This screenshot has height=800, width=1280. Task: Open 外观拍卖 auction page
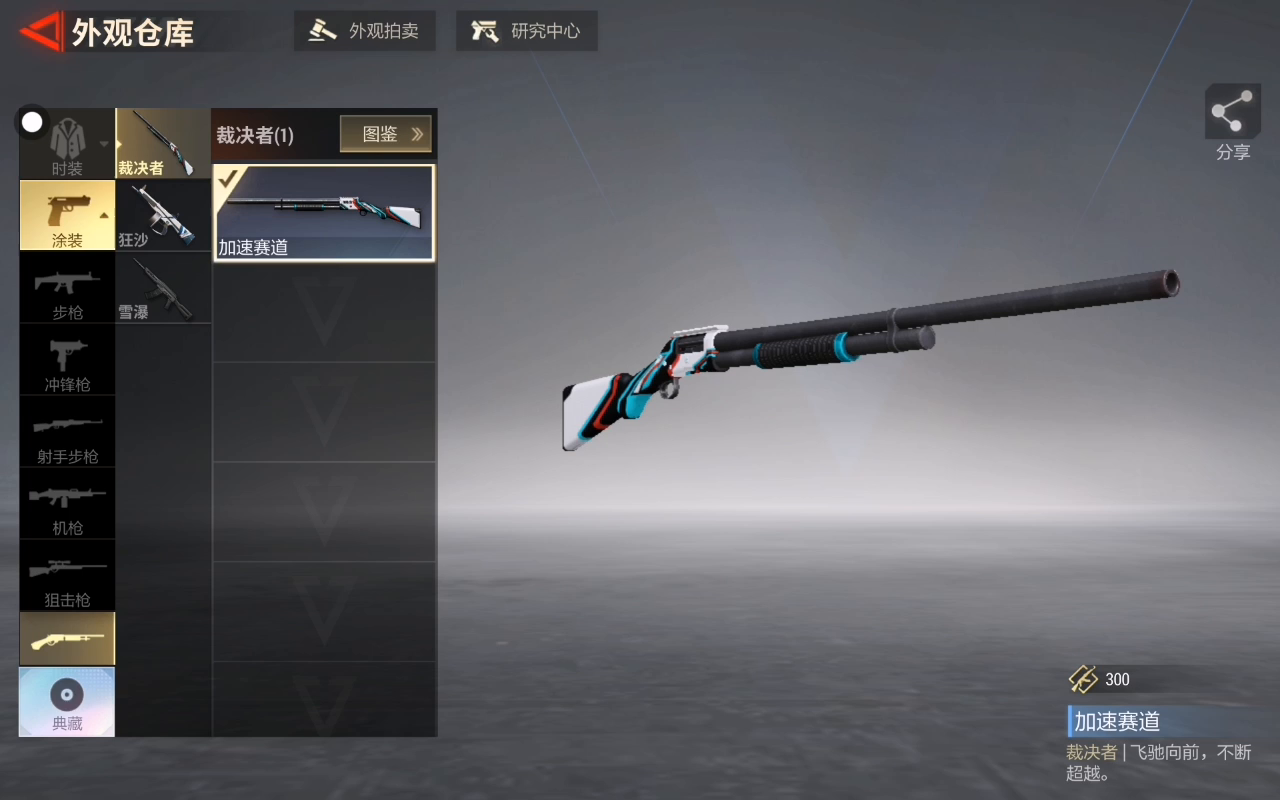(364, 31)
